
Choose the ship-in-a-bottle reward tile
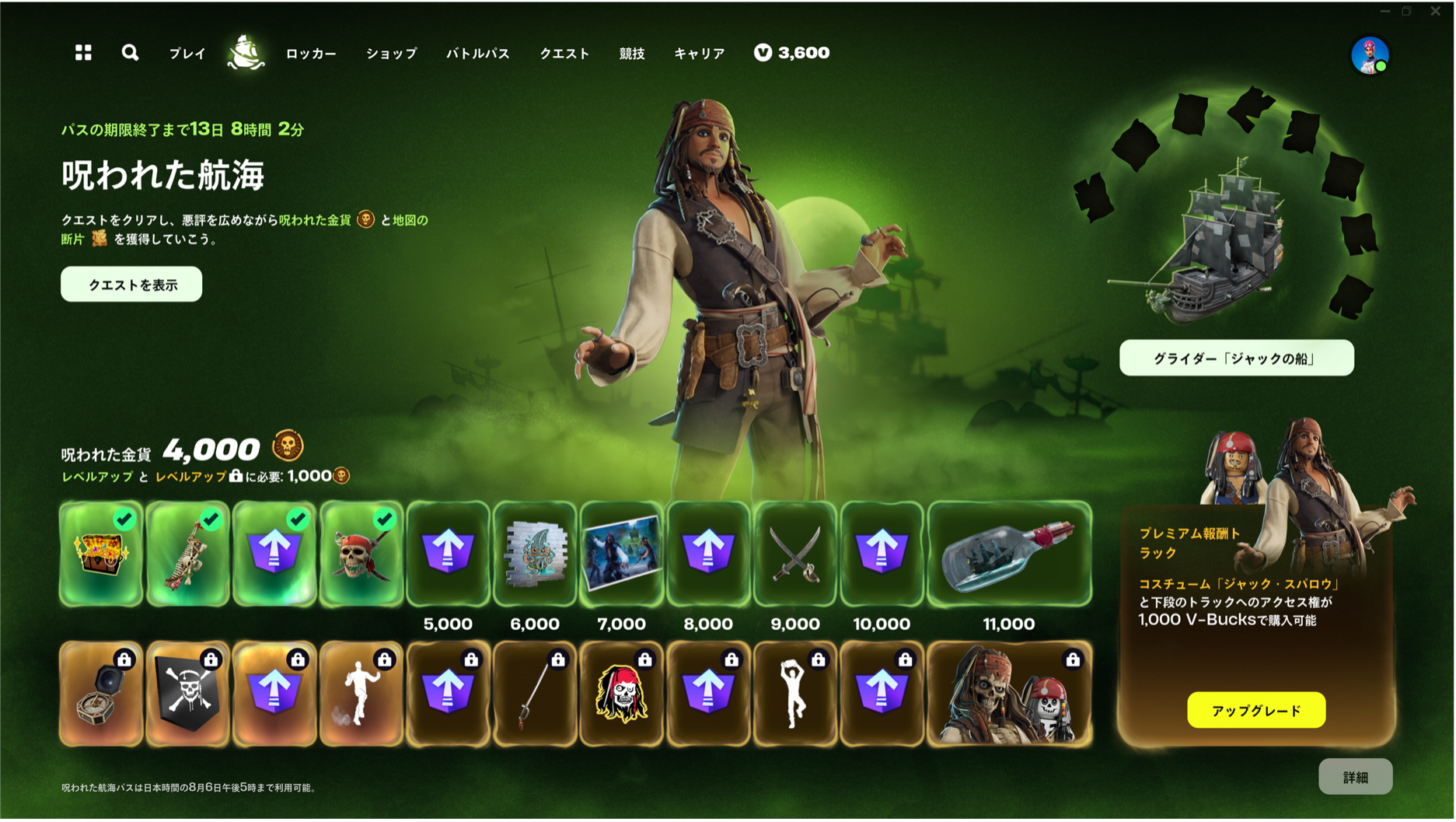point(1009,554)
